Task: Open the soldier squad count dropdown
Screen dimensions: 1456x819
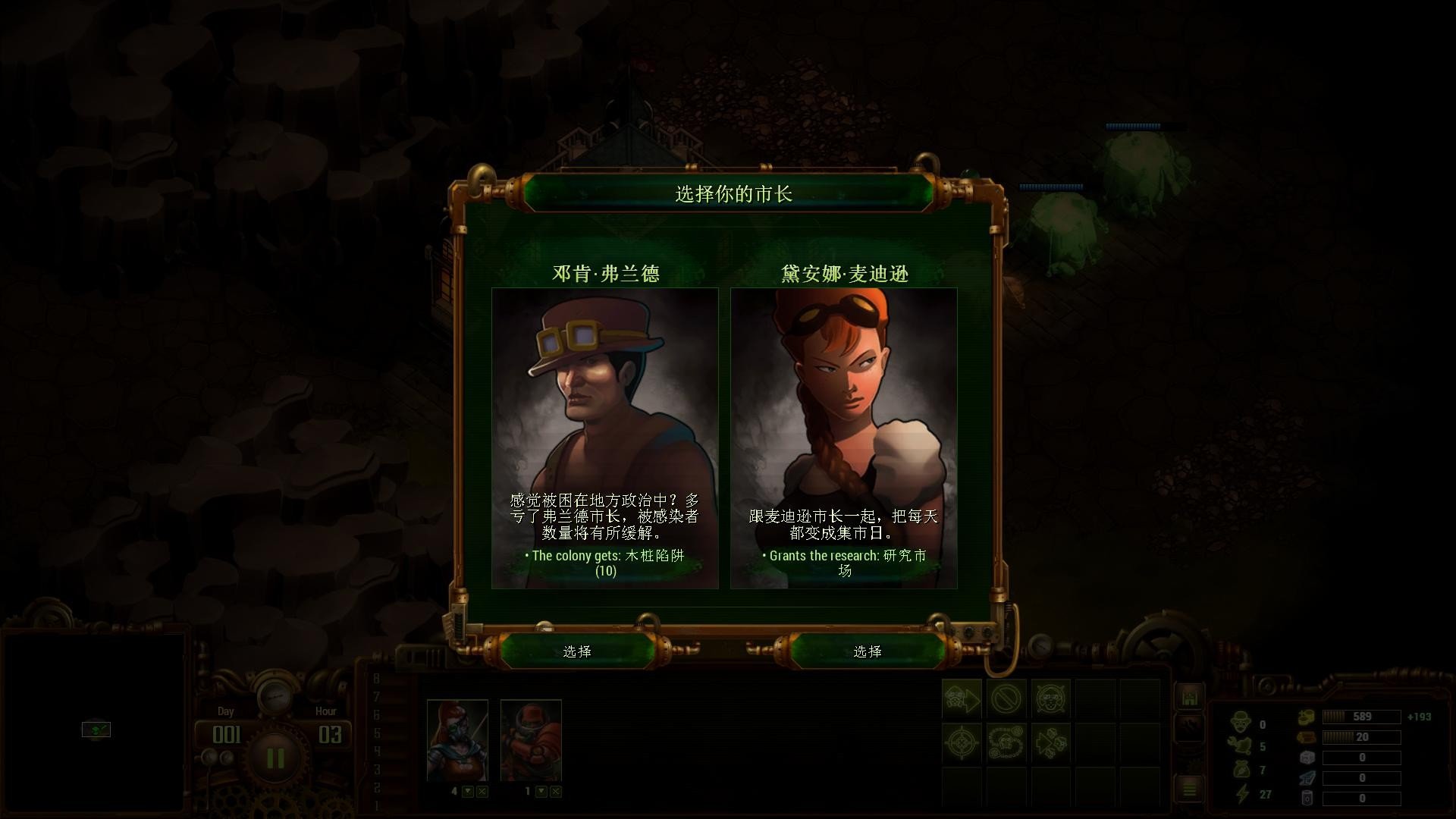Action: (541, 791)
